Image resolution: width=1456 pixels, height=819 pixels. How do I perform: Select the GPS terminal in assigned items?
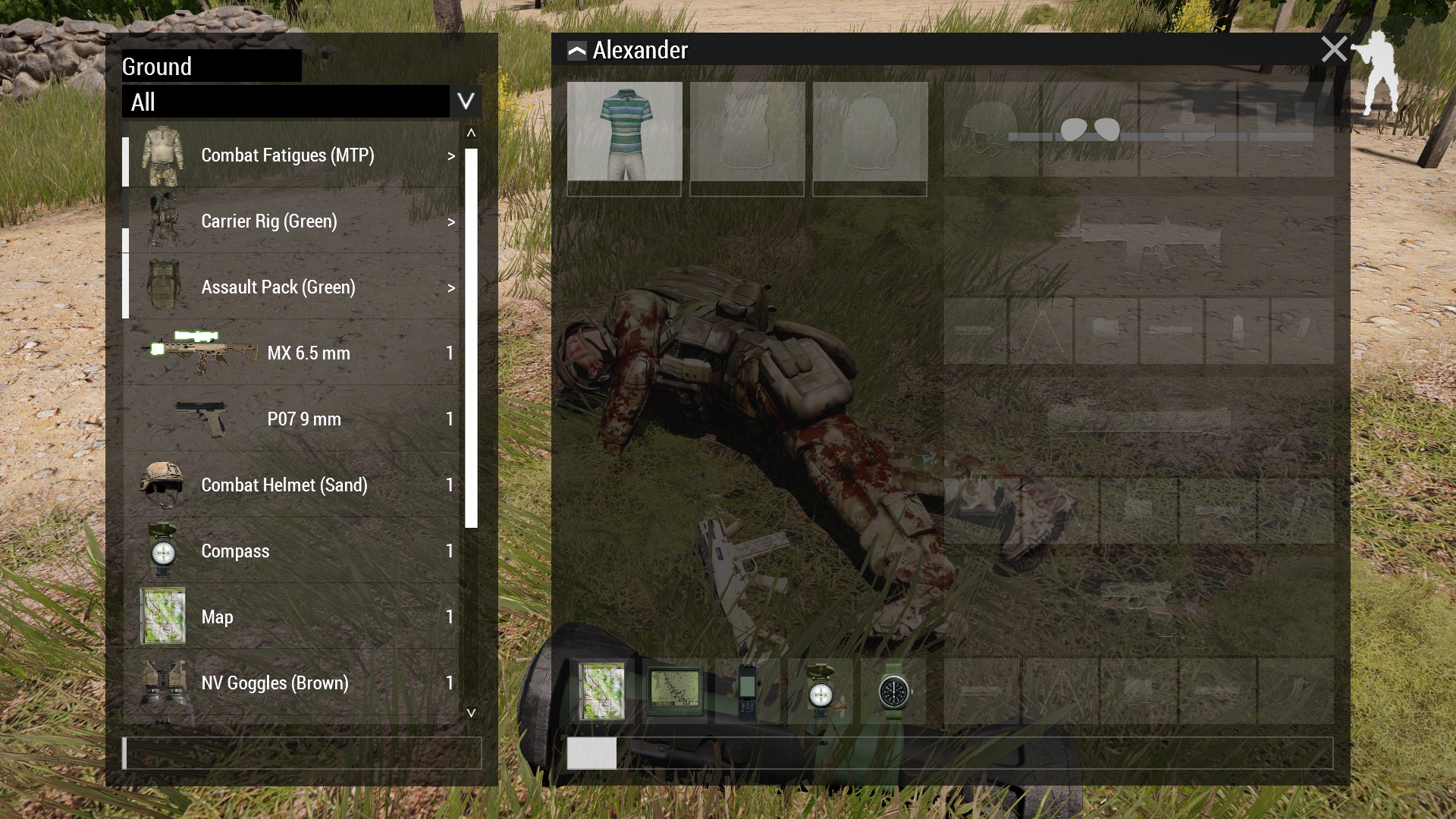(674, 692)
